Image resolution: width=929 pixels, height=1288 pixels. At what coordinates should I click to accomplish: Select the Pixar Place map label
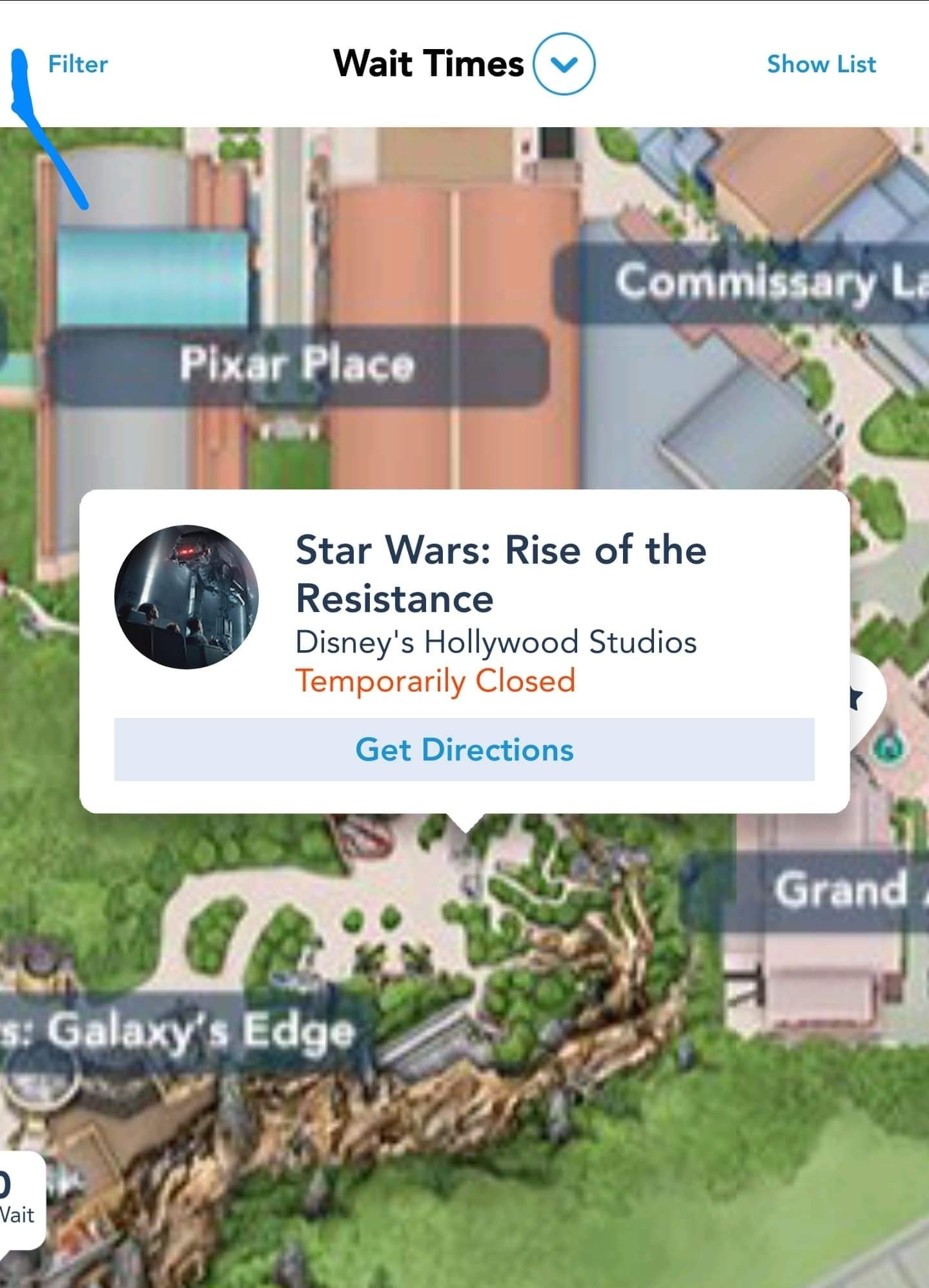point(297,365)
